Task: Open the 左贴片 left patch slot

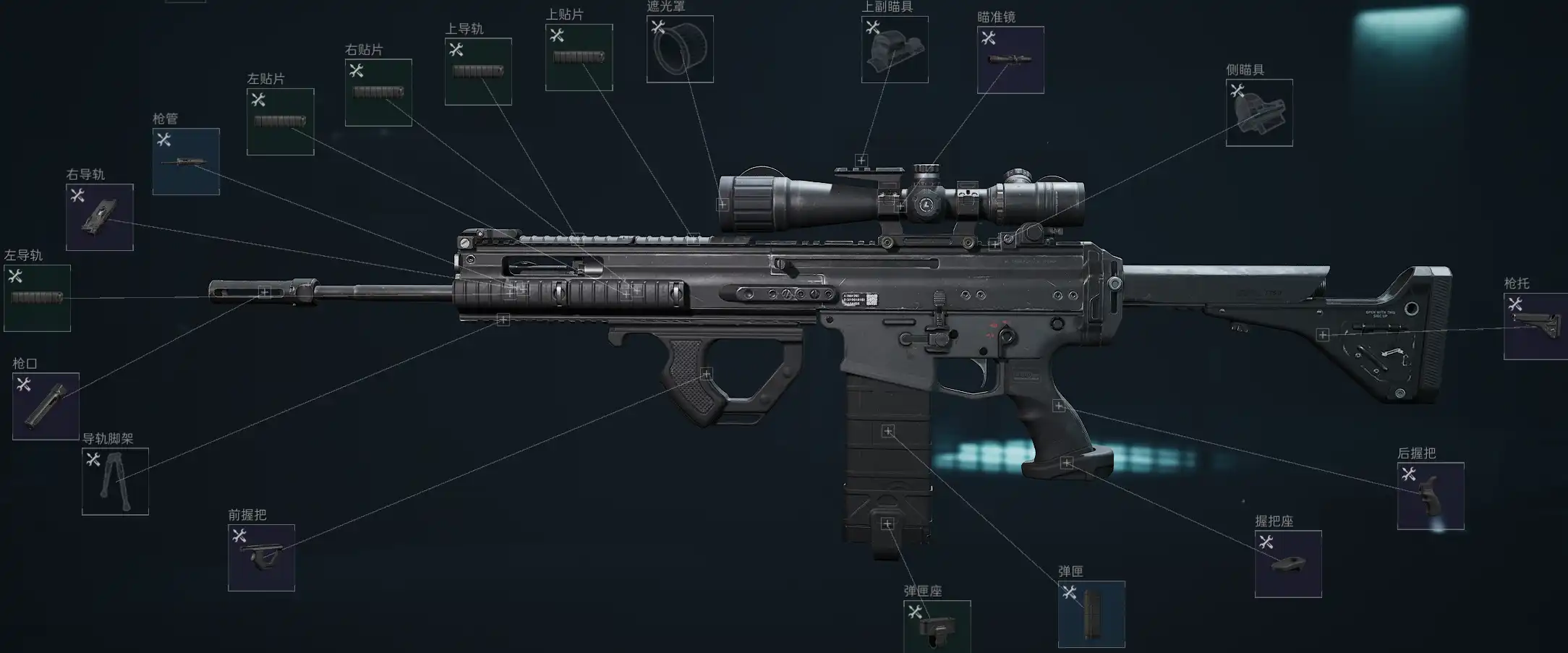Action: [x=280, y=121]
